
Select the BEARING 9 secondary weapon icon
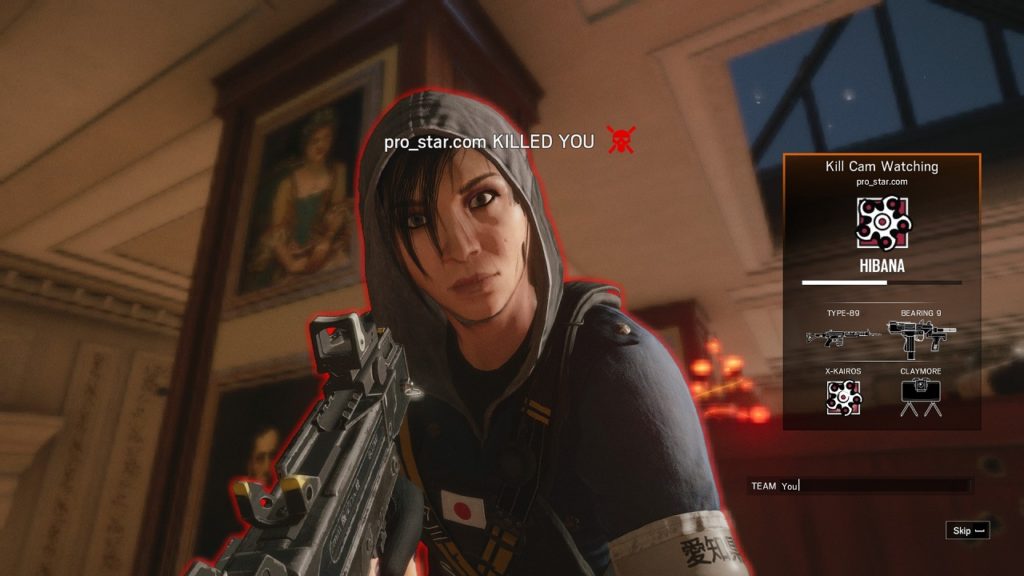(921, 338)
